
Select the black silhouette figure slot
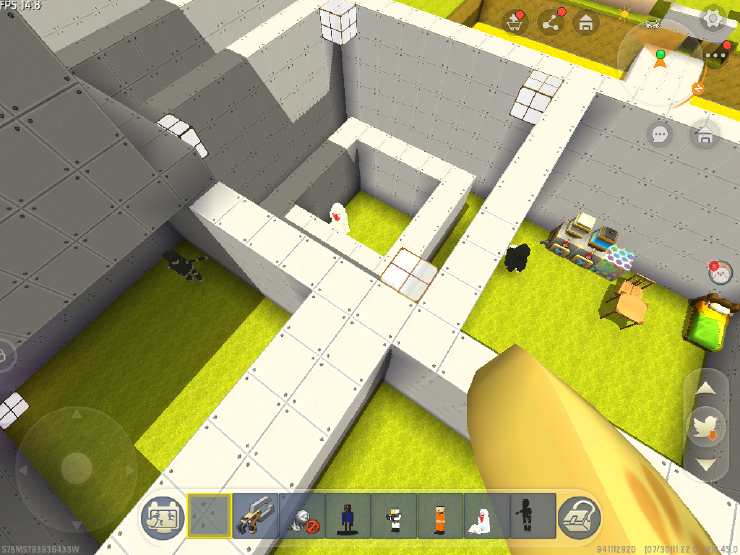[x=532, y=516]
